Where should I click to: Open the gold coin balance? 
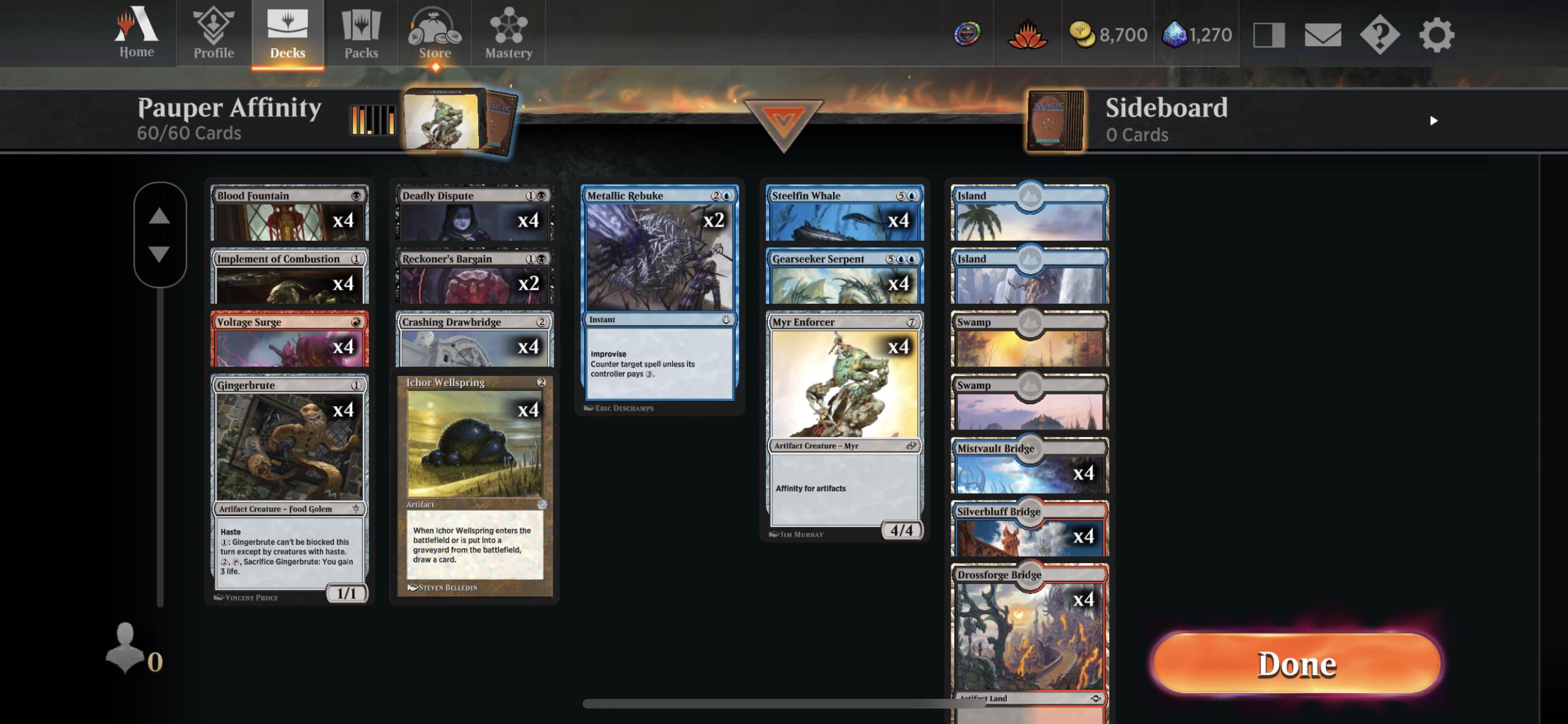click(1108, 35)
